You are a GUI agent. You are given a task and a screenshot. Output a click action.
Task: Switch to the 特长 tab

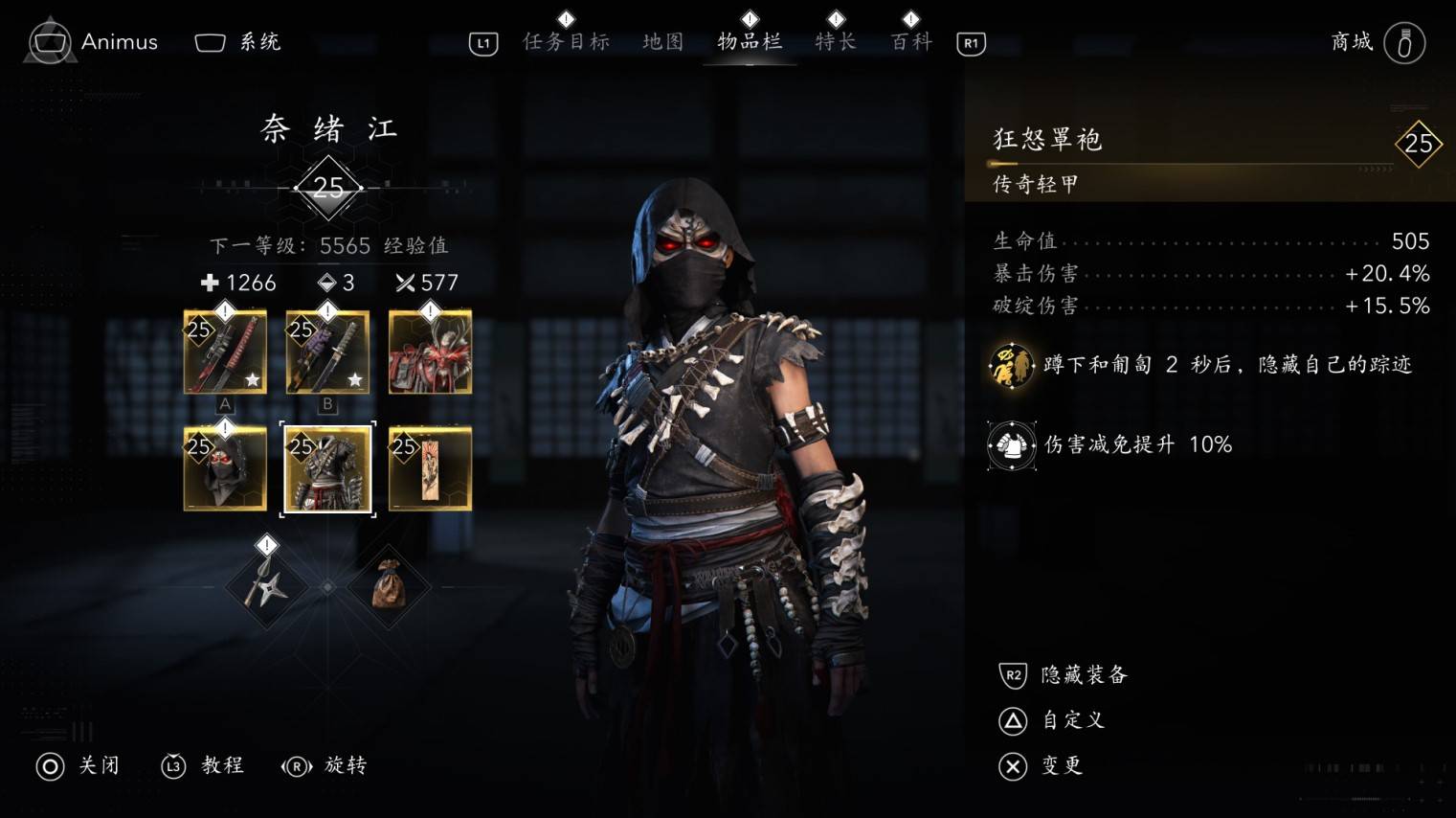tap(835, 42)
